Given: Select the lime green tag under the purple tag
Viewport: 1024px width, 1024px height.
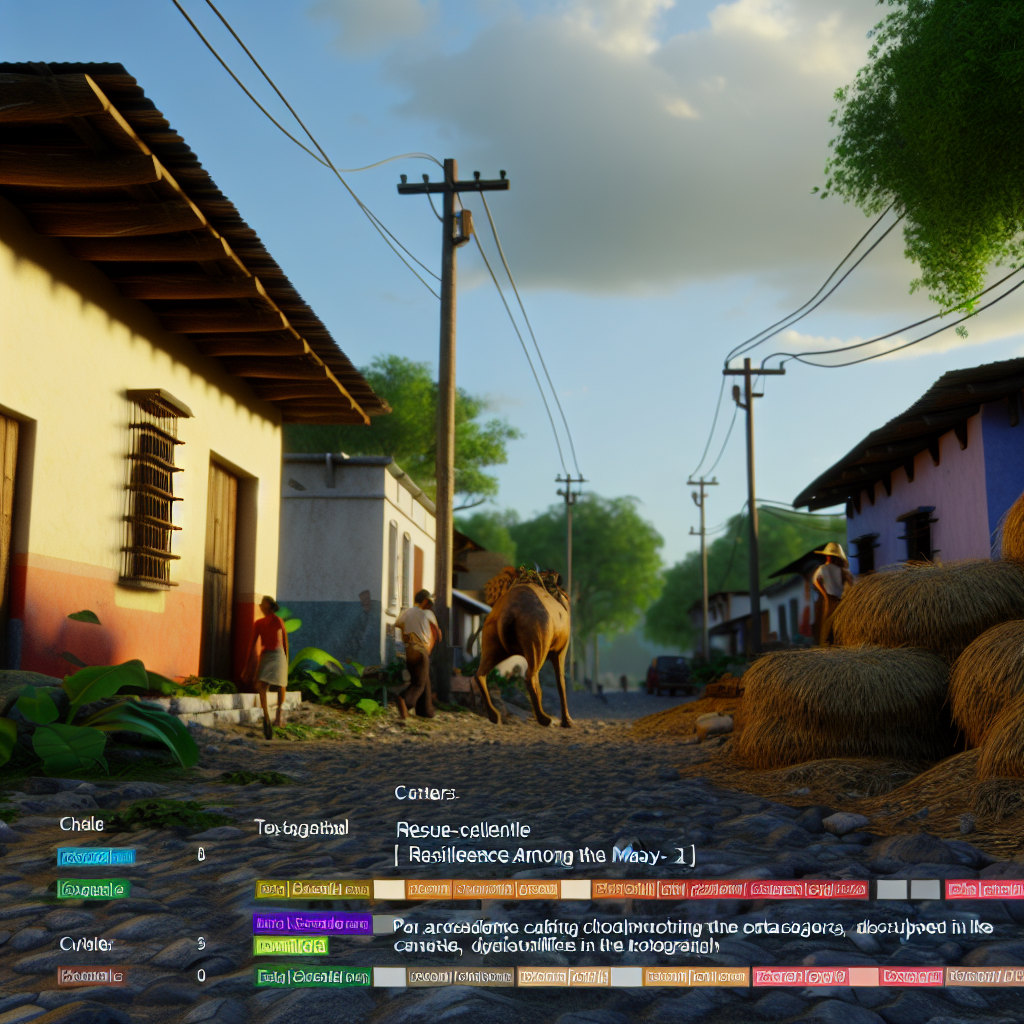Looking at the screenshot, I should coord(290,946).
